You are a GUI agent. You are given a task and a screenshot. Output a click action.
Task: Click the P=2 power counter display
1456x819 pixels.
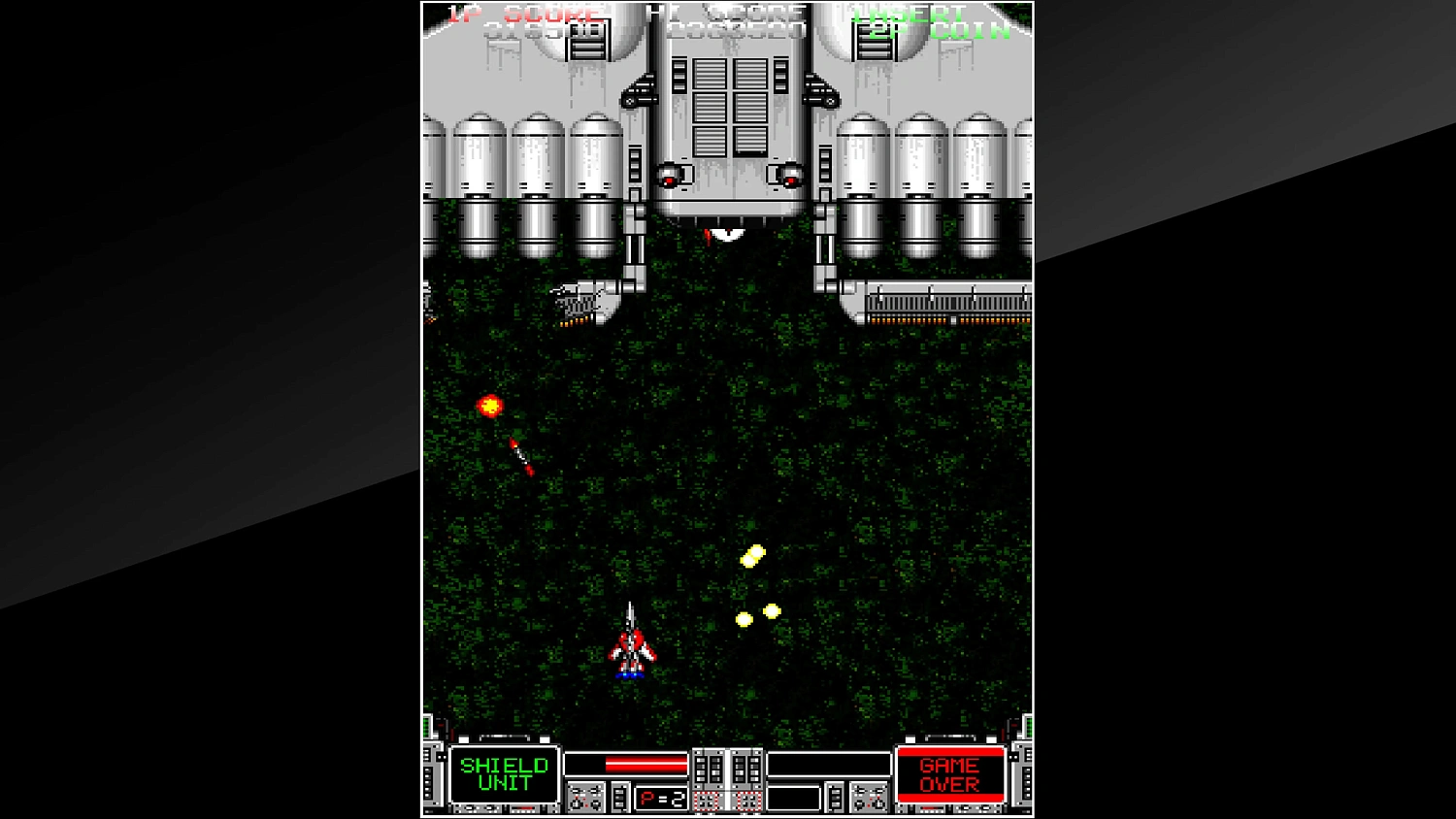tap(662, 798)
